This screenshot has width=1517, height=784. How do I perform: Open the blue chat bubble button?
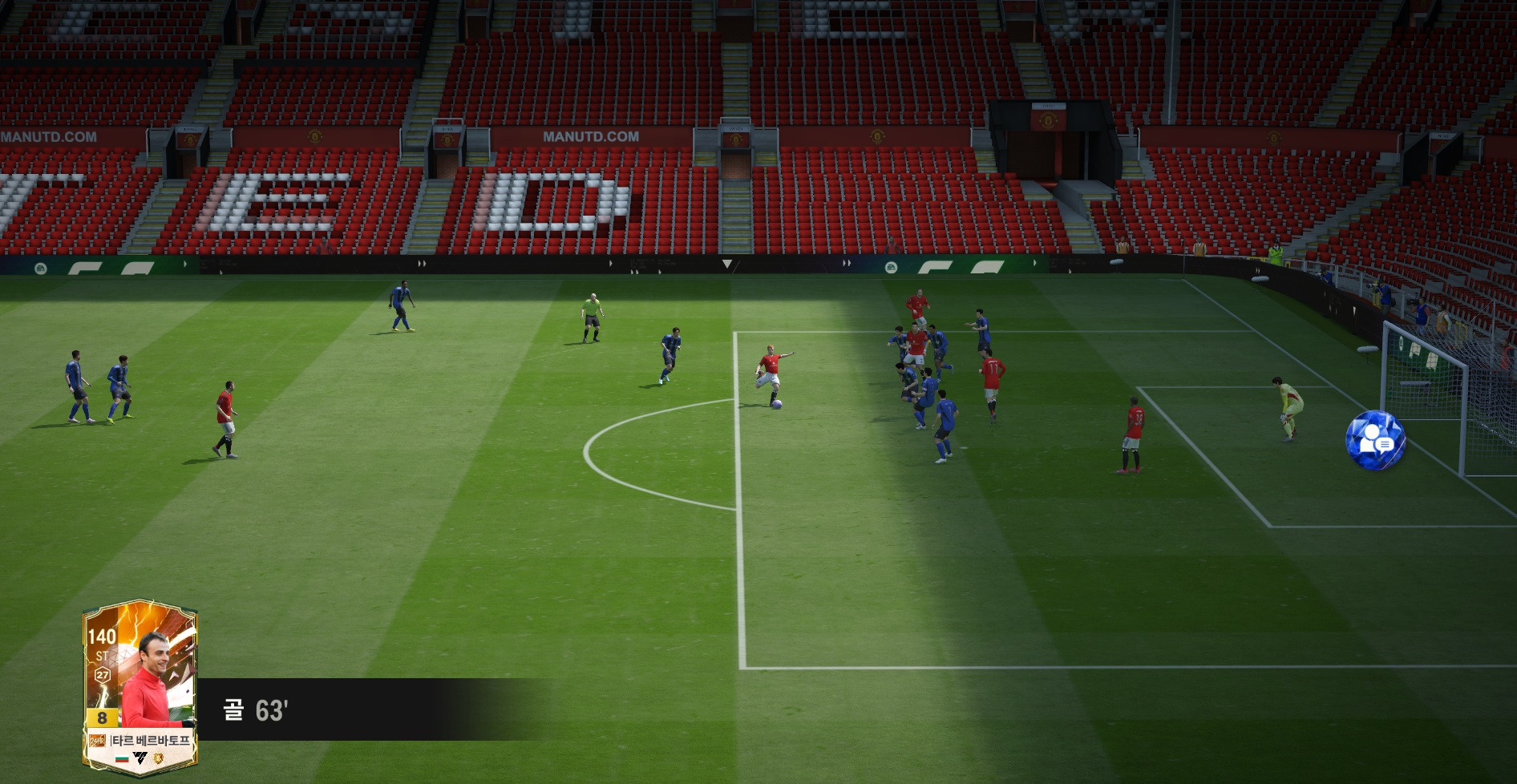coord(1375,440)
